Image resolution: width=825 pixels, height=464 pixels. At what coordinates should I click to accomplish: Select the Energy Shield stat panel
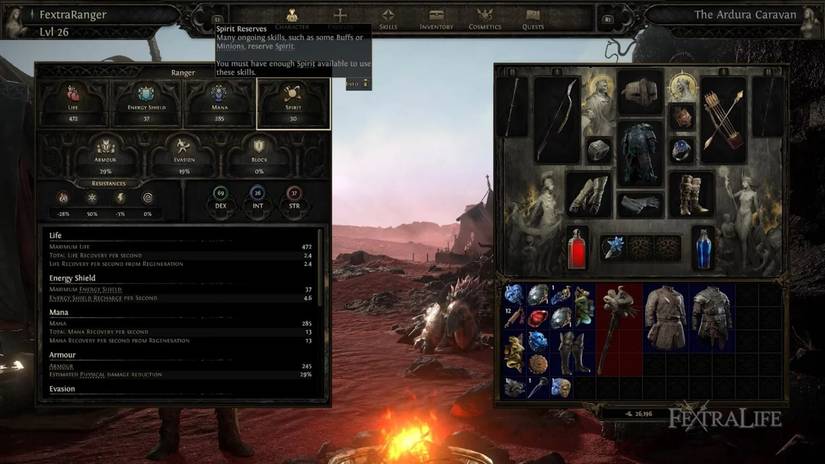pos(146,104)
